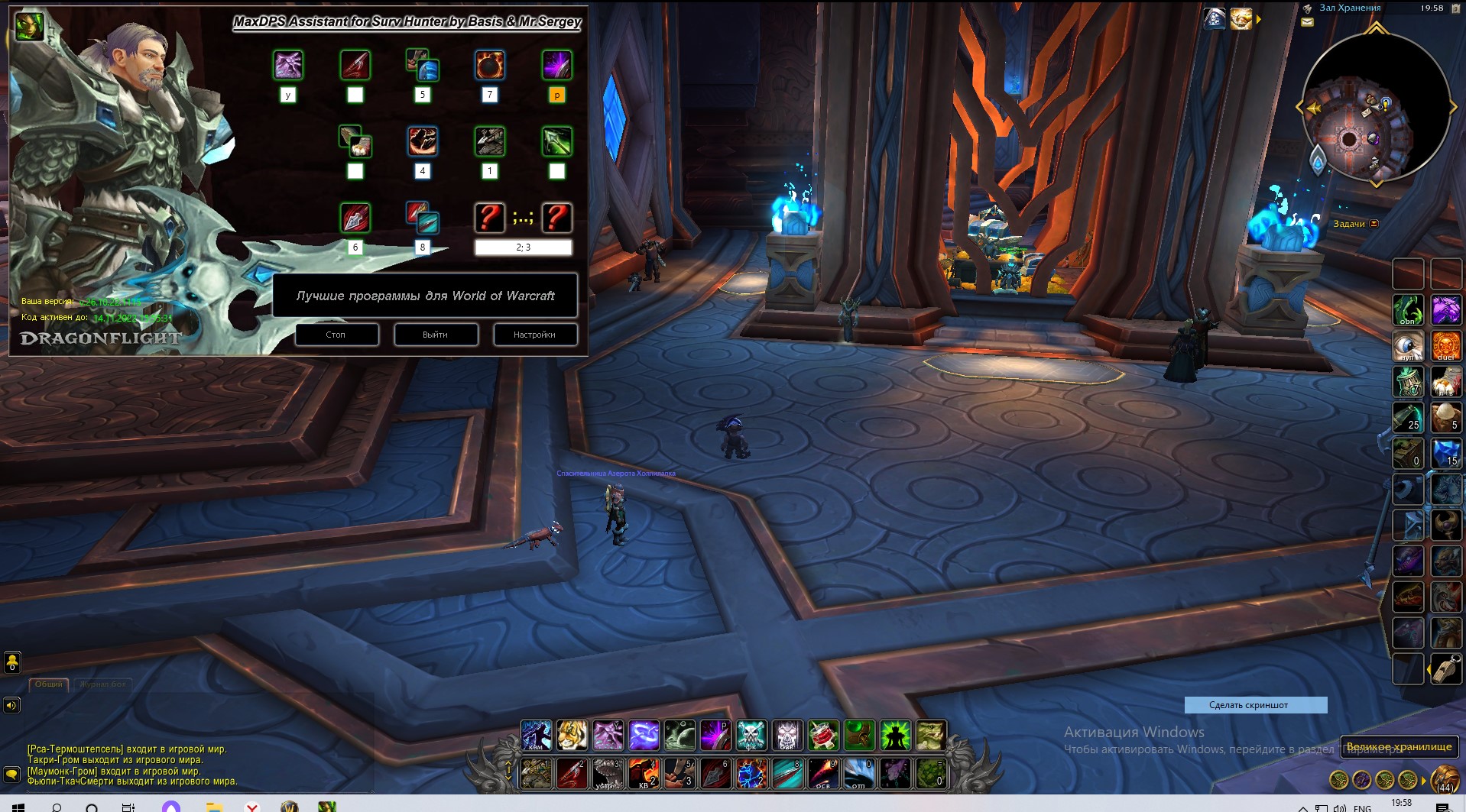Click the Стоп button in MaxDPS Assistant

point(336,335)
